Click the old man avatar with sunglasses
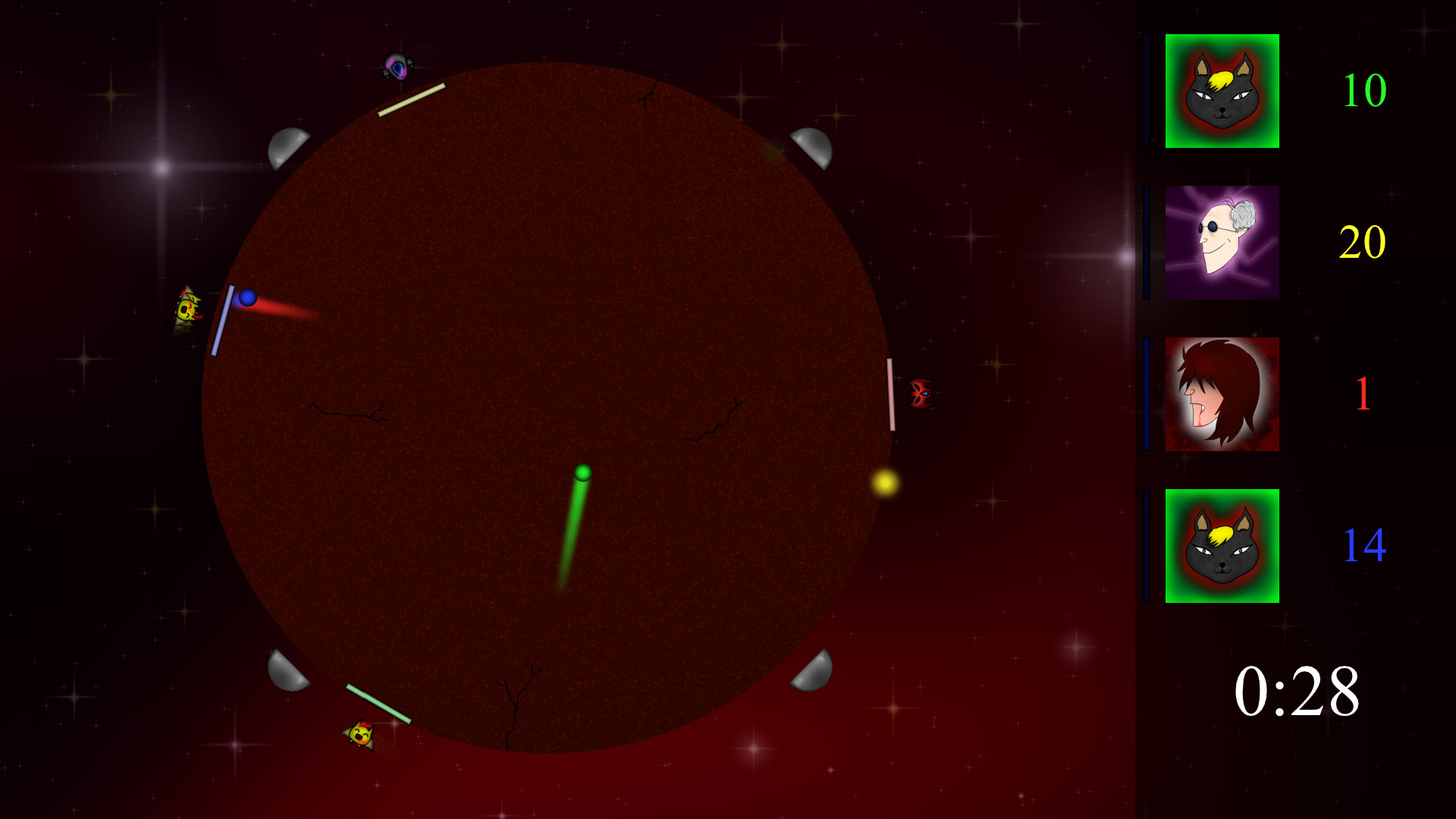This screenshot has width=1456, height=819. 1221,243
